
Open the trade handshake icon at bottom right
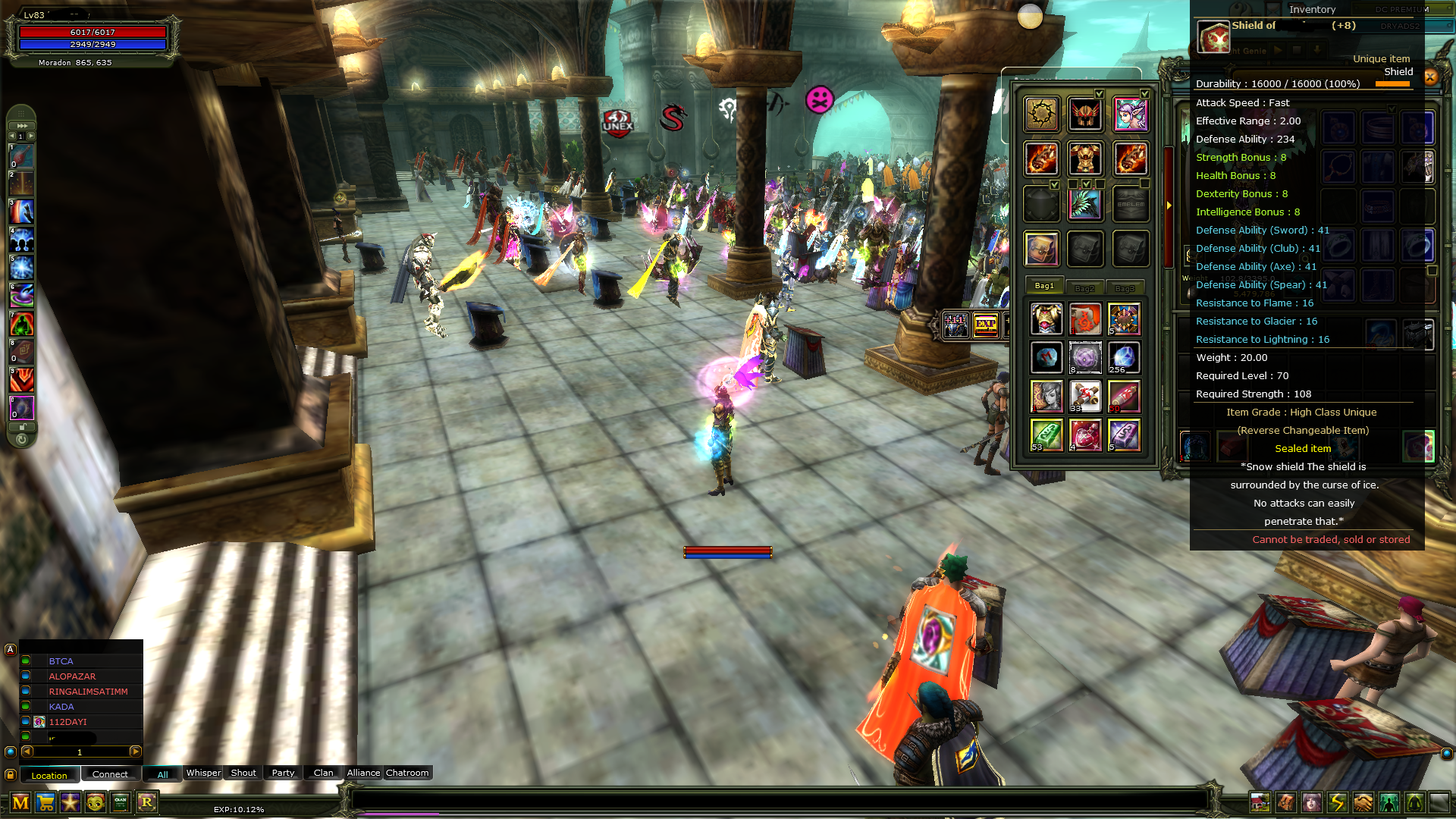coord(1362,802)
